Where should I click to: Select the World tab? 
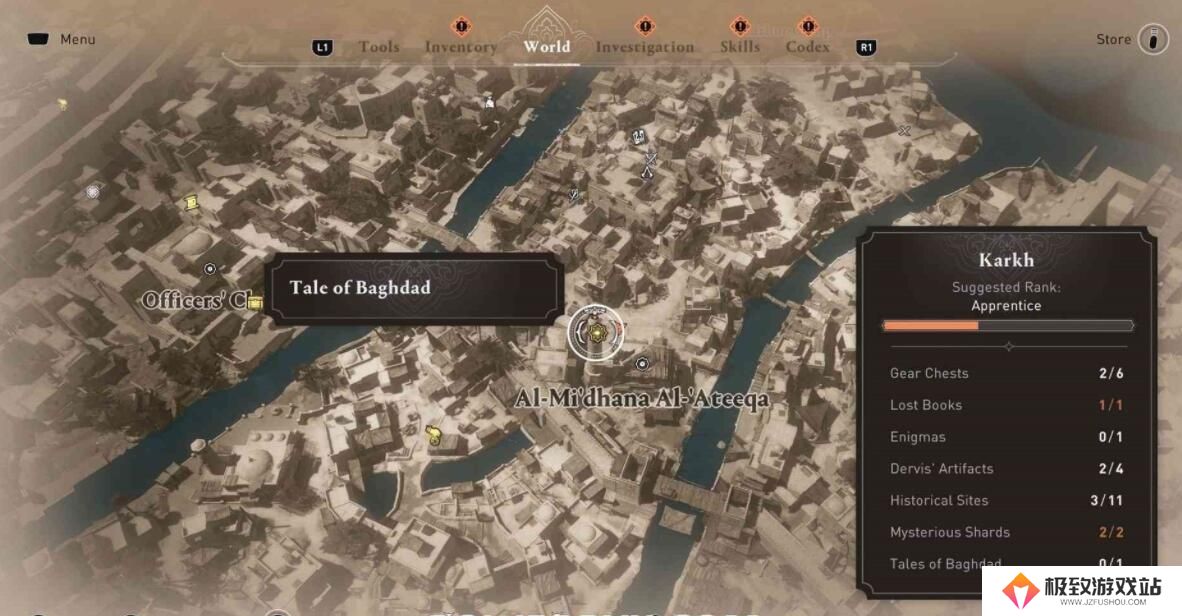(x=546, y=47)
